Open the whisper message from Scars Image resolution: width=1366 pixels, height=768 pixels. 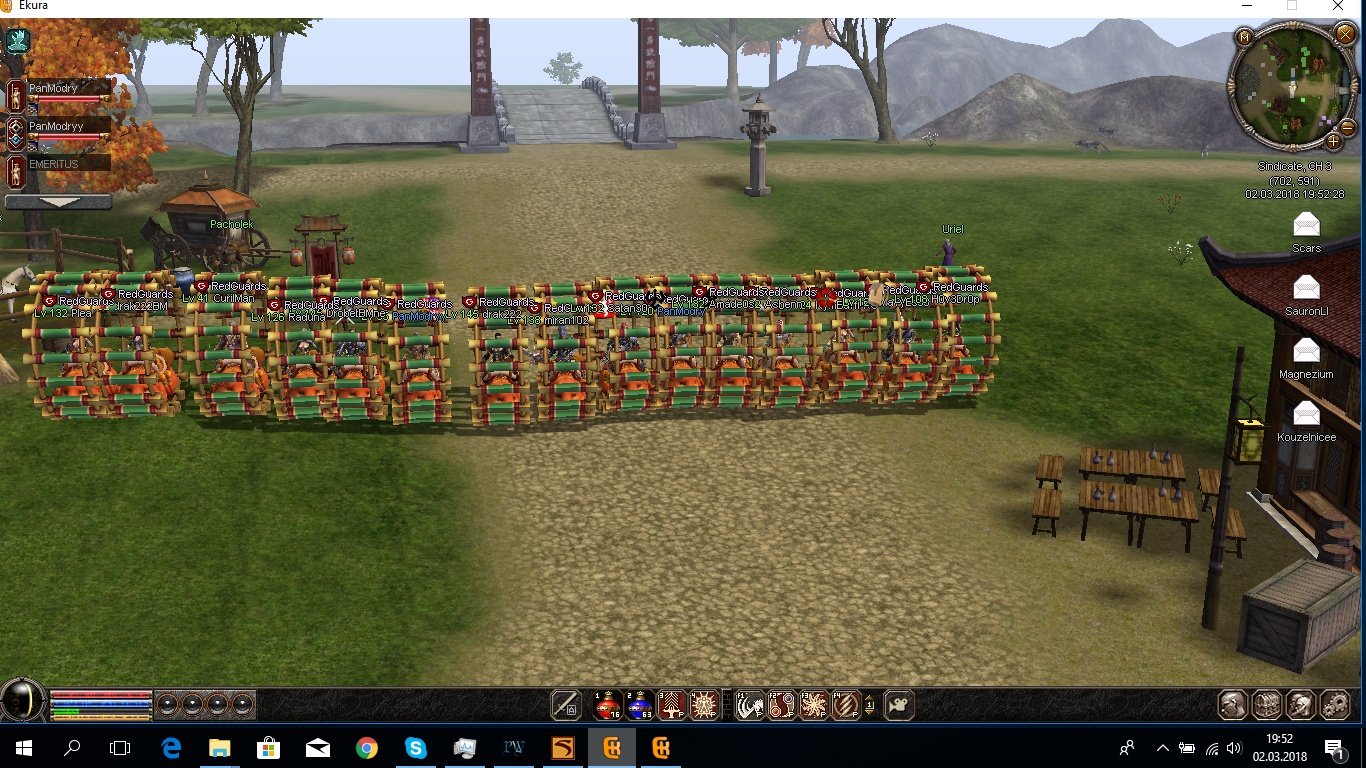pyautogui.click(x=1306, y=224)
